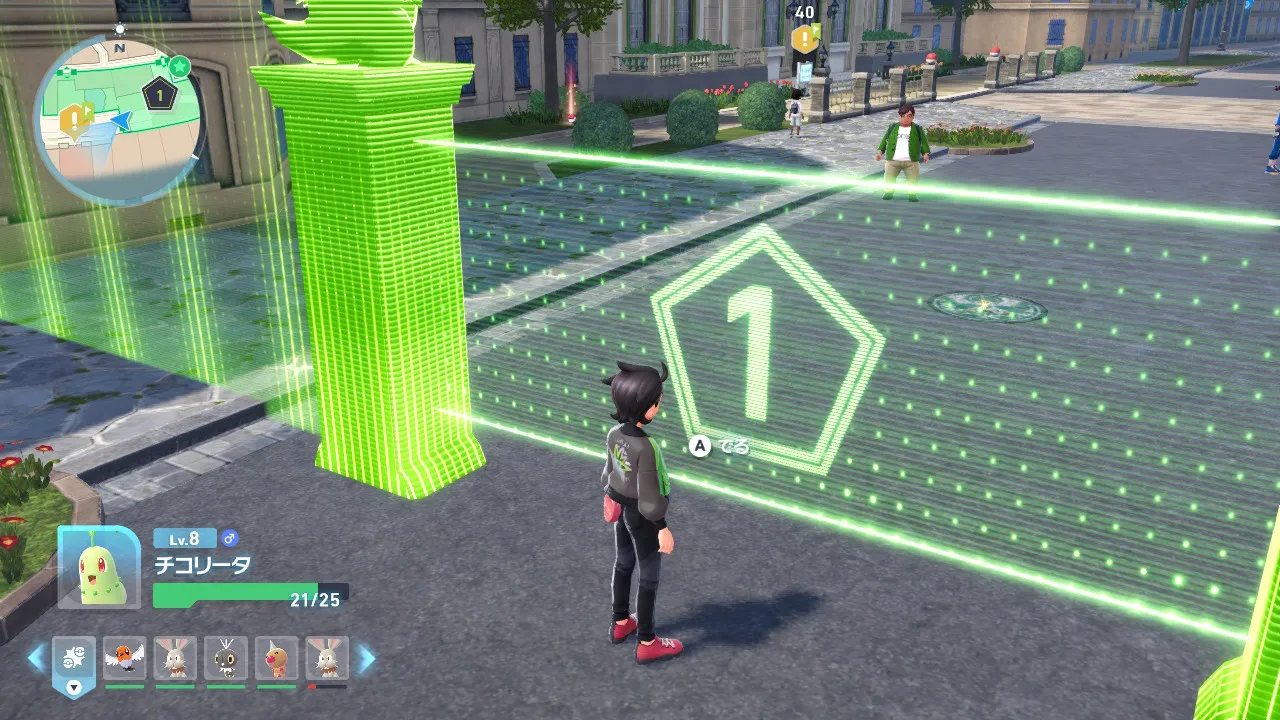Choose Scatterbug in the party bar
The image size is (1280, 720).
(226, 658)
